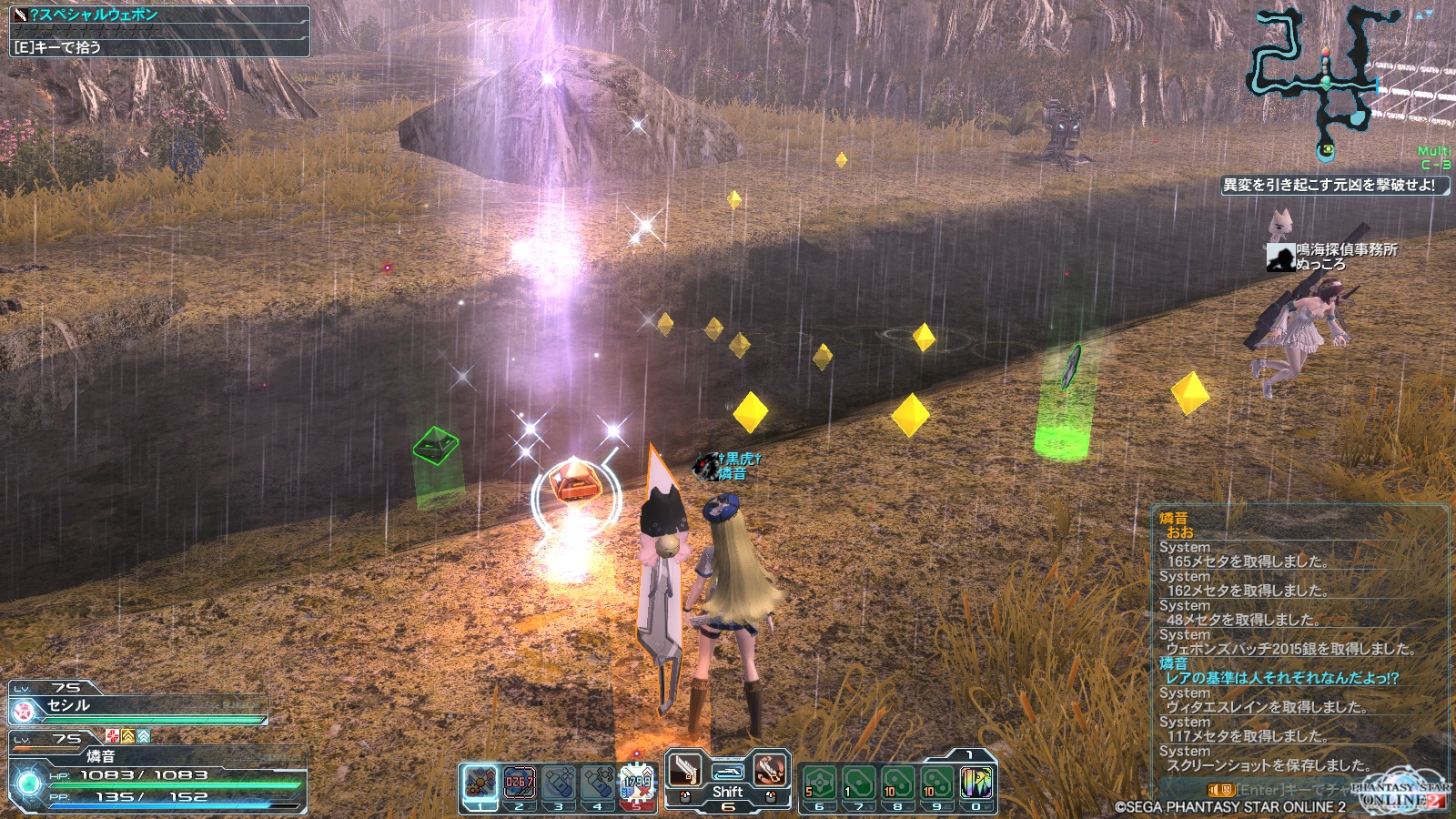This screenshot has height=819, width=1456.
Task: Toggle the minimap zoom arrows
Action: click(x=1423, y=15)
